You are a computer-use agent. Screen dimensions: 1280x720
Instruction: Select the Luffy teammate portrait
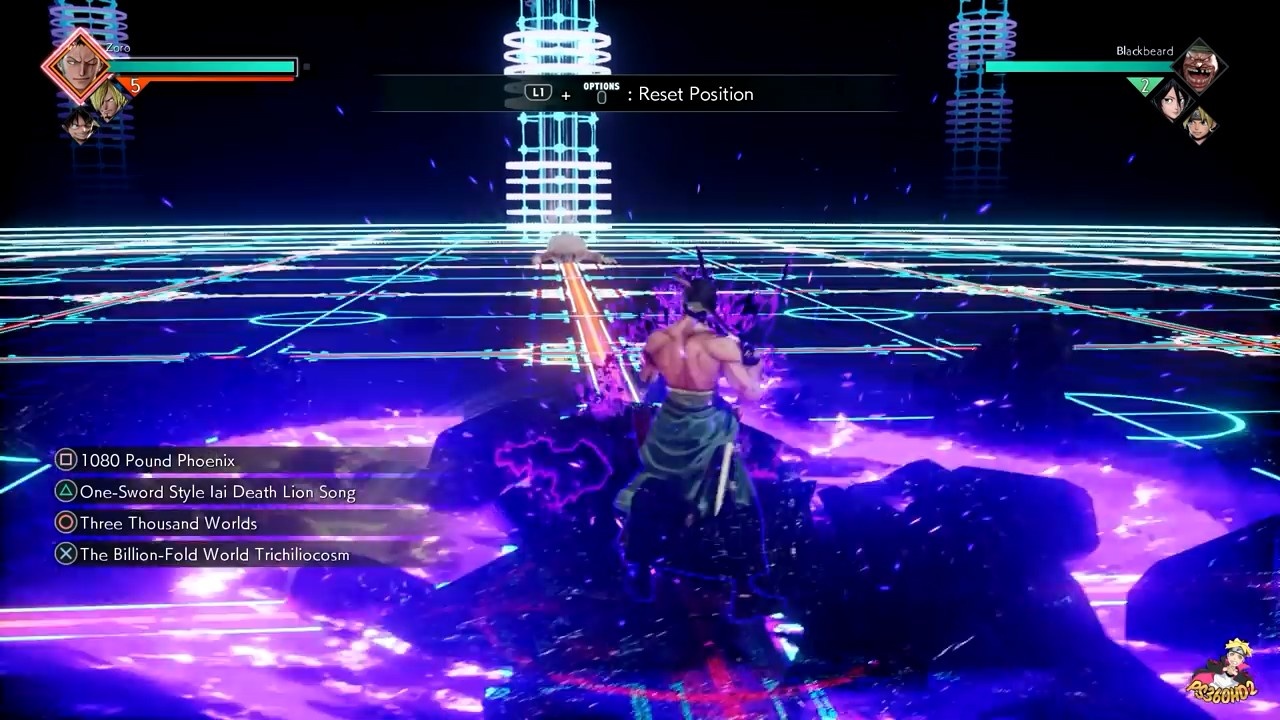coord(81,124)
